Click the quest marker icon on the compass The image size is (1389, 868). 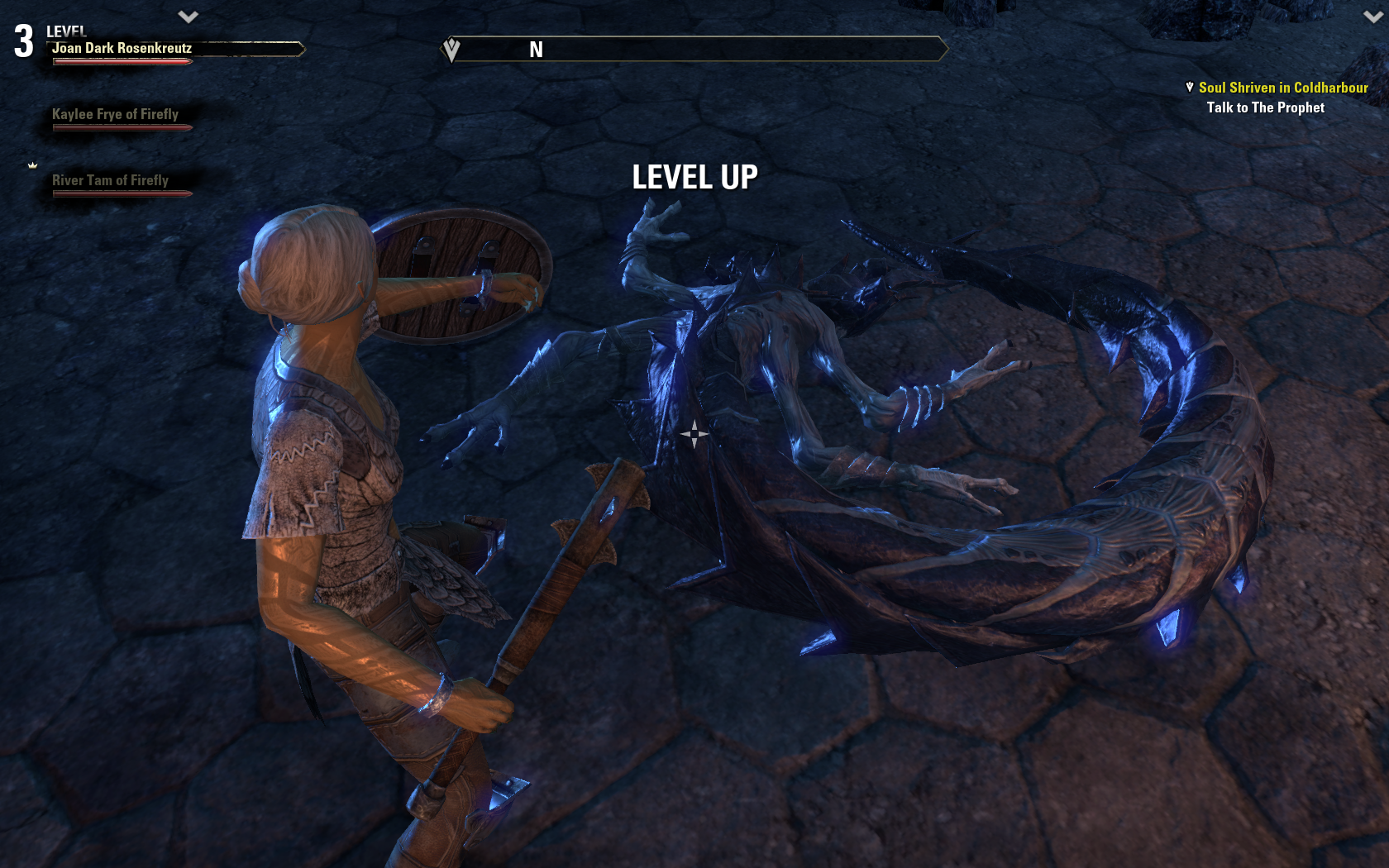pos(451,50)
